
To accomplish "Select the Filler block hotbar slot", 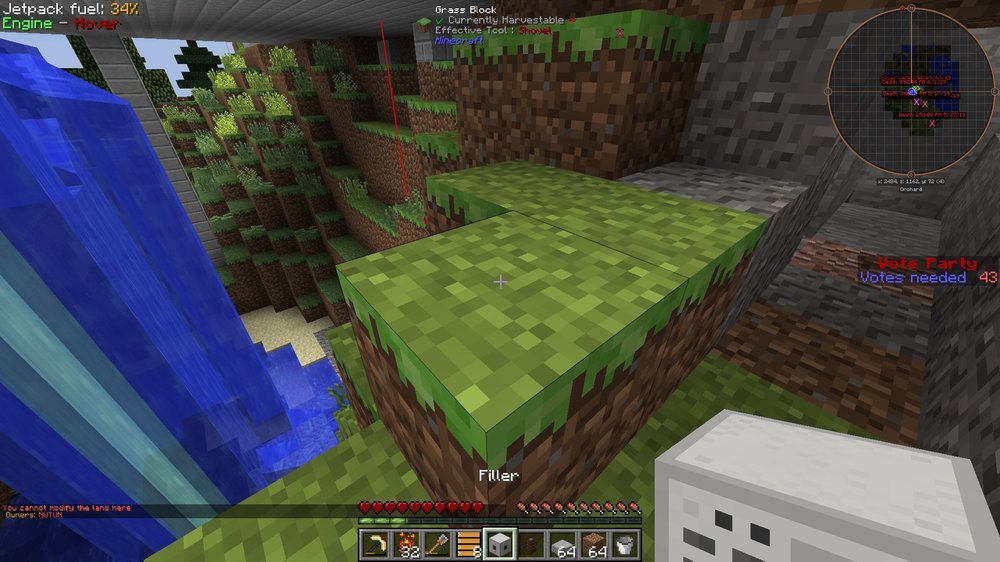I will click(499, 546).
